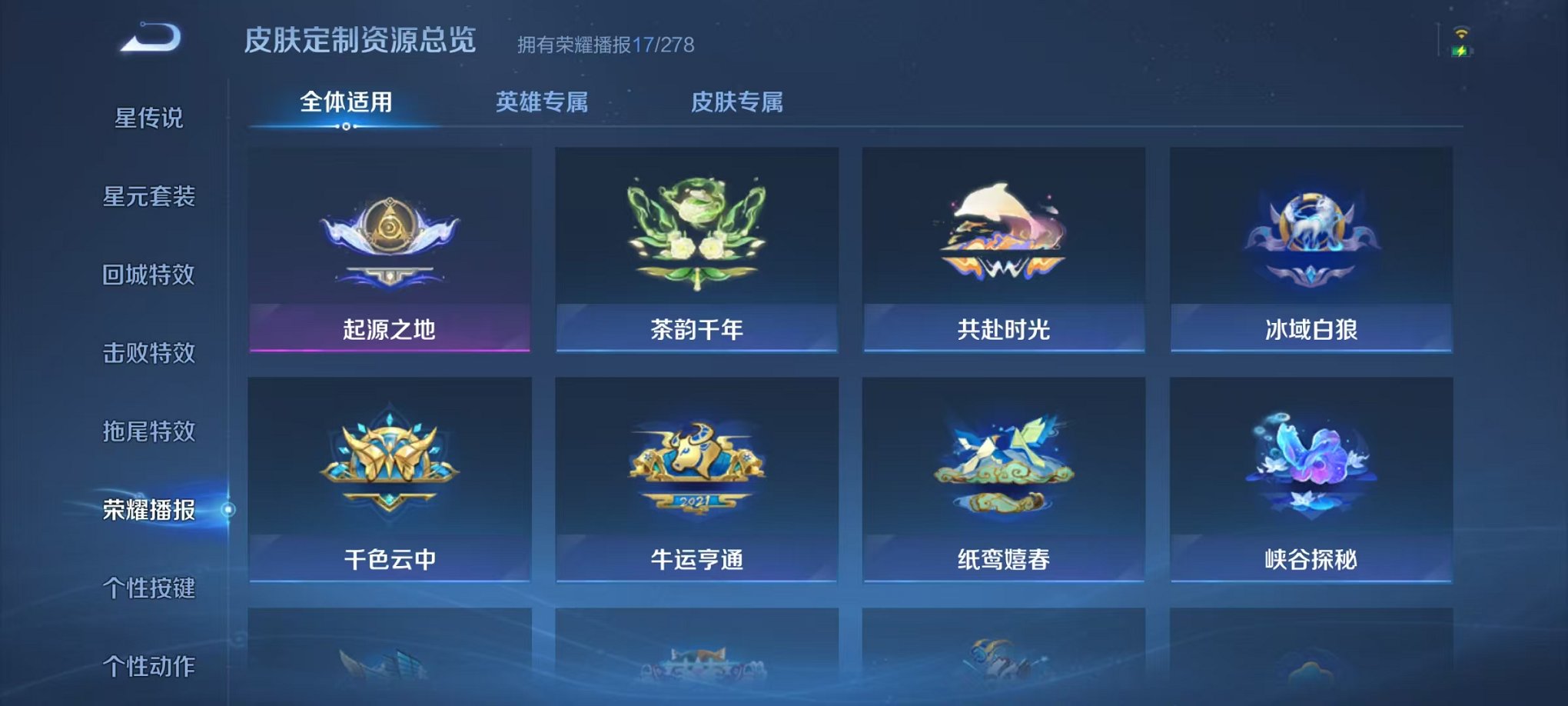The width and height of the screenshot is (1568, 706).
Task: Click the page indicator dot under 全体适用
Action: click(346, 129)
